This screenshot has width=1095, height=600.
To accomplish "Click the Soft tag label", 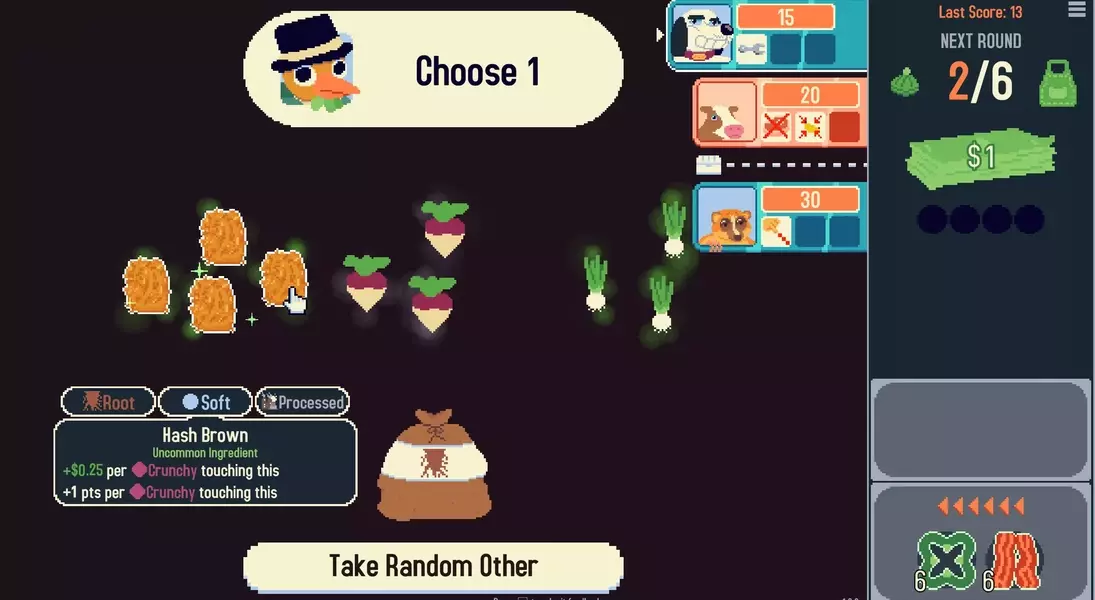I will pos(206,402).
